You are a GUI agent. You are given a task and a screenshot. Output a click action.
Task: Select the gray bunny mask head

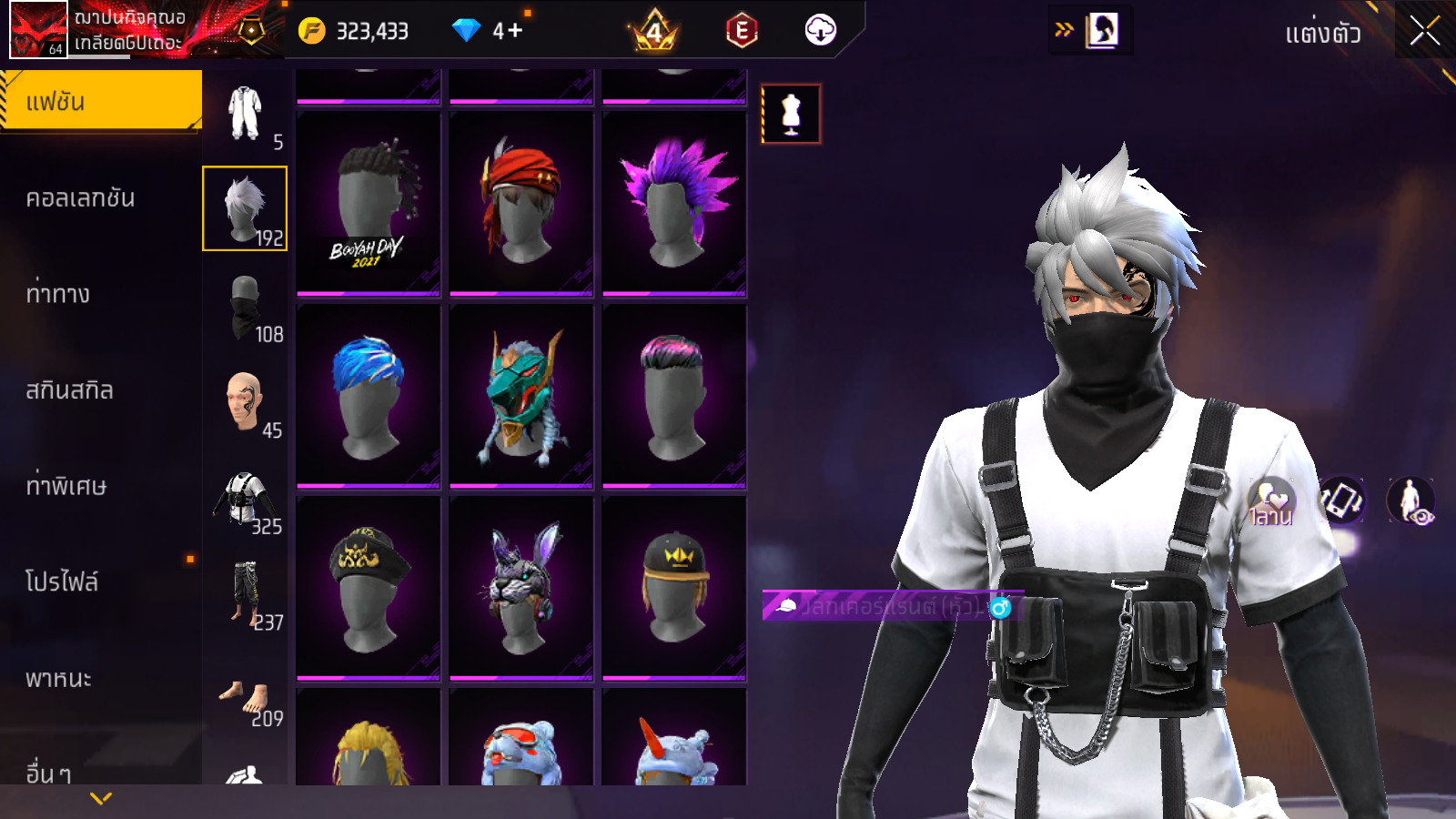[521, 588]
